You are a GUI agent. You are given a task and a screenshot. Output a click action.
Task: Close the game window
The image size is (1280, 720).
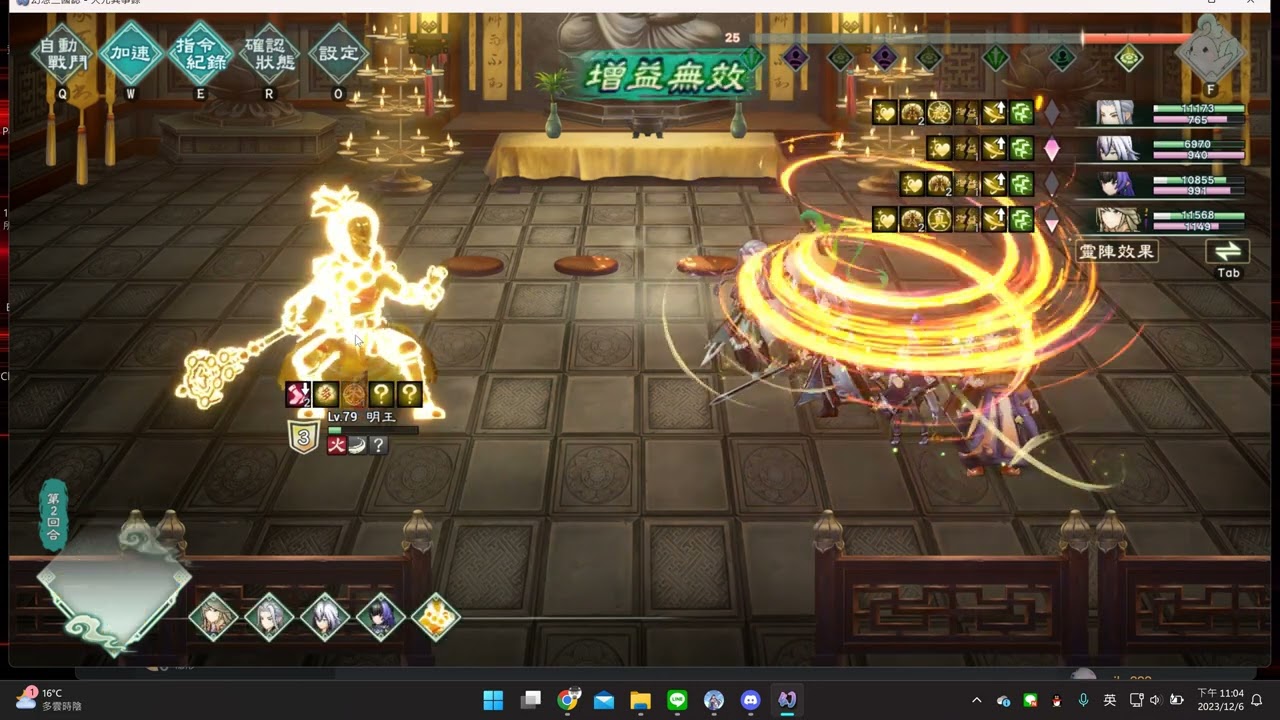tap(1250, 5)
